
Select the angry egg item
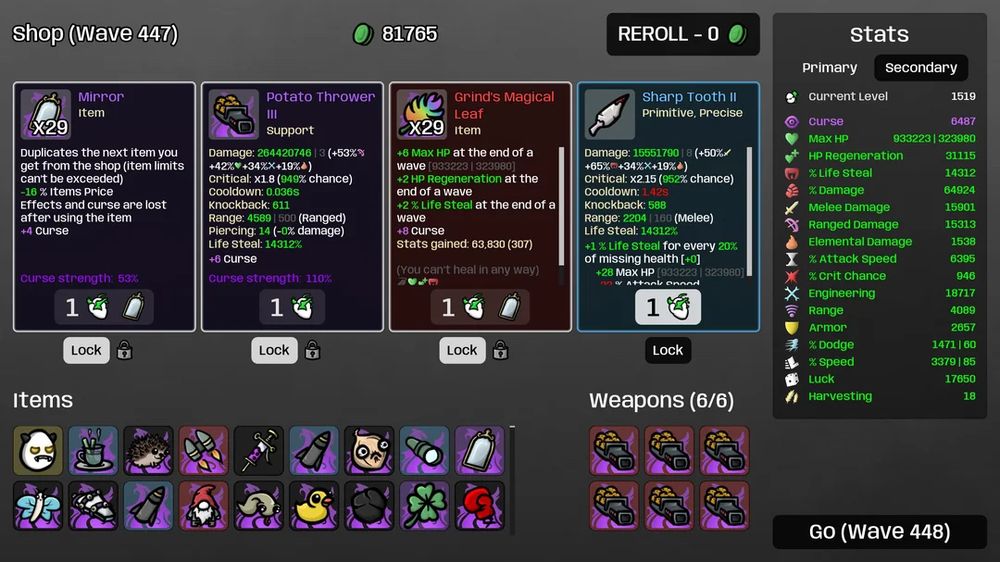[38, 451]
